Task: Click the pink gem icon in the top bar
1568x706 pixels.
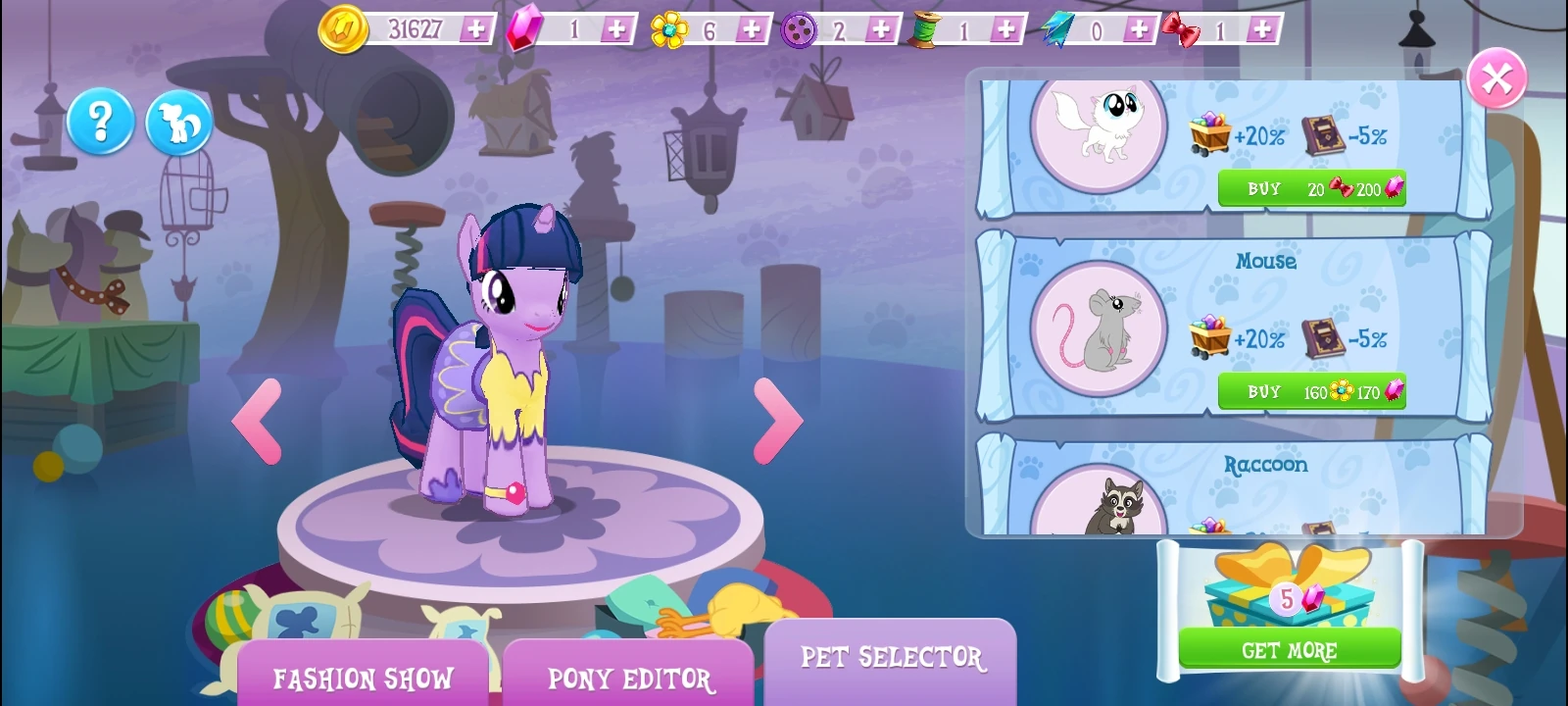Action: (x=522, y=28)
